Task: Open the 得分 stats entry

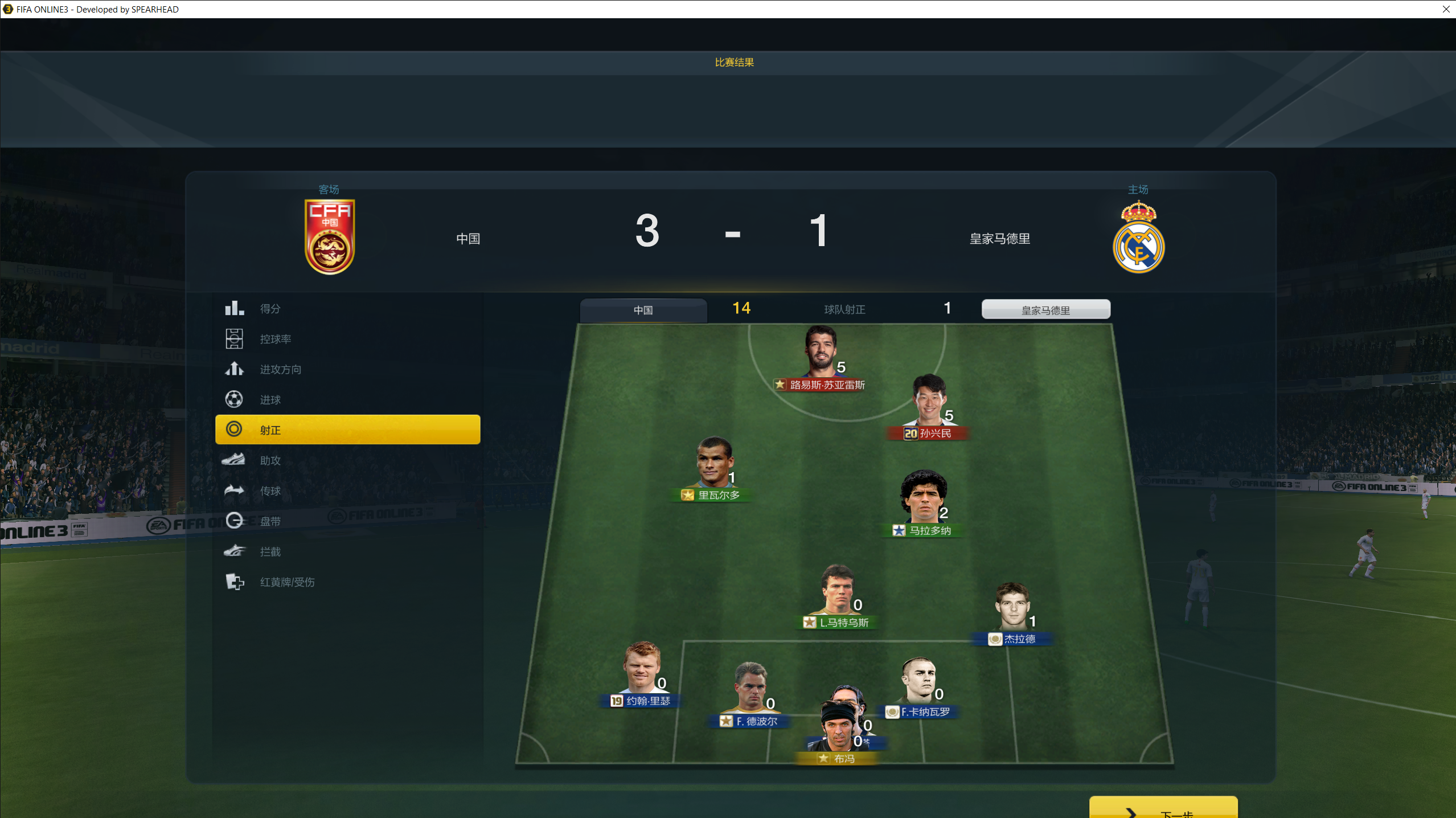Action: pos(347,309)
